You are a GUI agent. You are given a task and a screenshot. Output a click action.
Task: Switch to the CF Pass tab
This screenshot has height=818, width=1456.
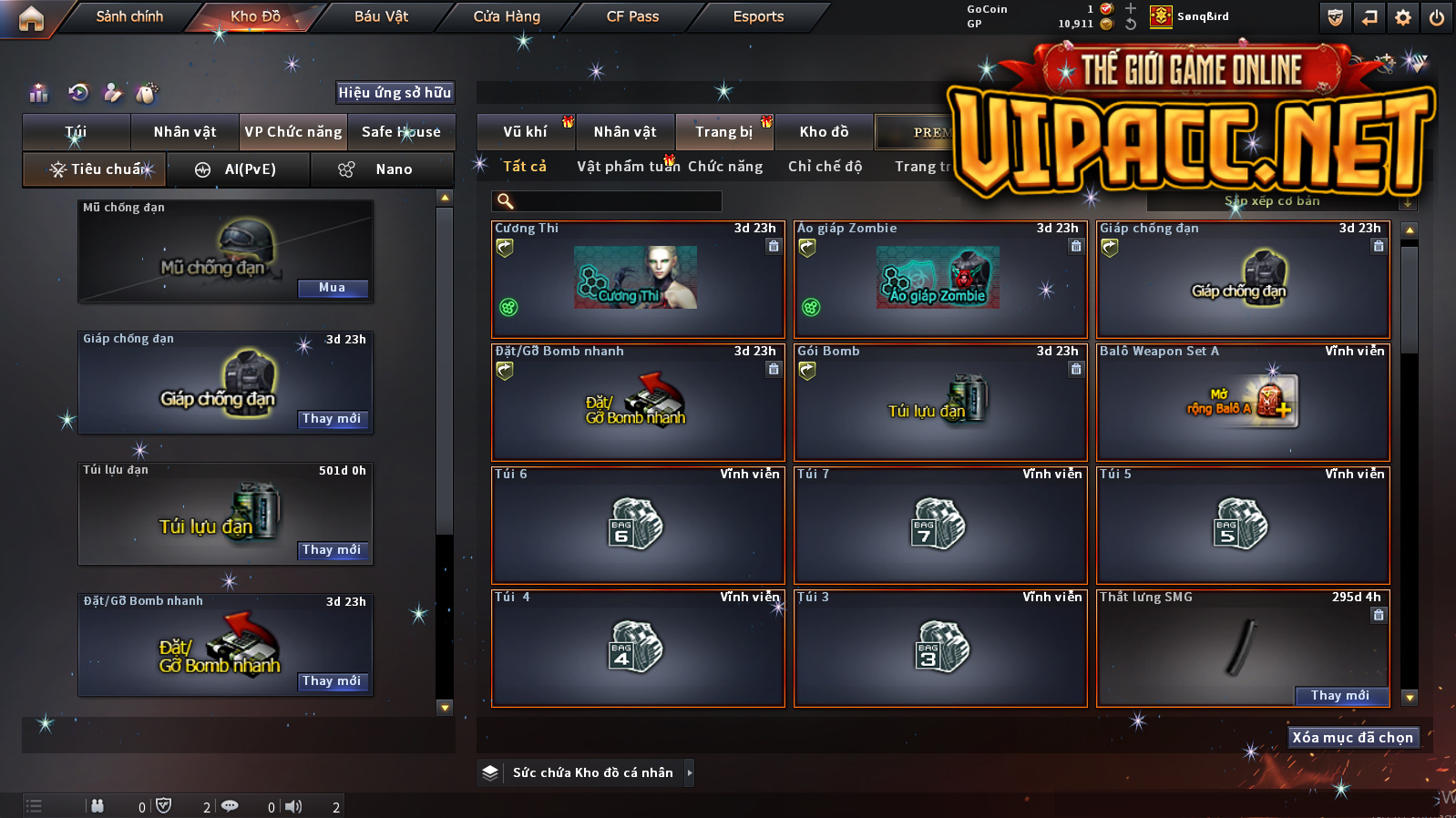[x=632, y=16]
